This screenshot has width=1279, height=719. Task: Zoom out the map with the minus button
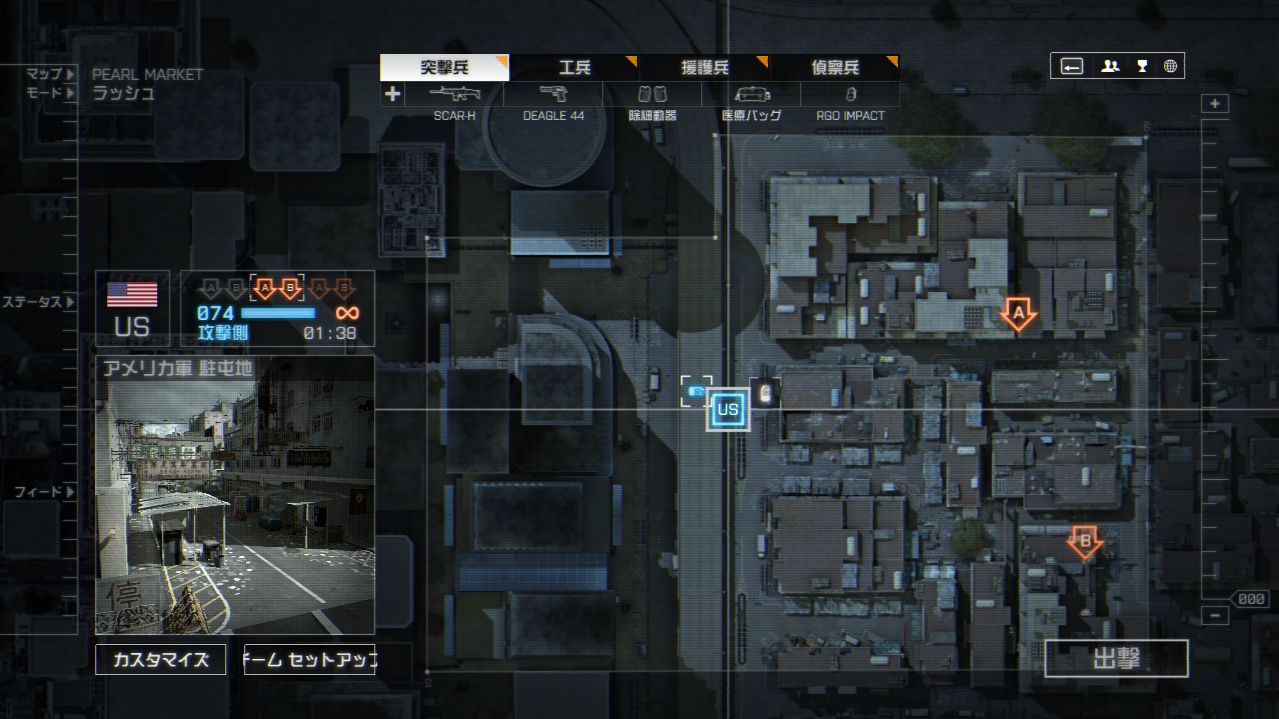tap(1215, 616)
